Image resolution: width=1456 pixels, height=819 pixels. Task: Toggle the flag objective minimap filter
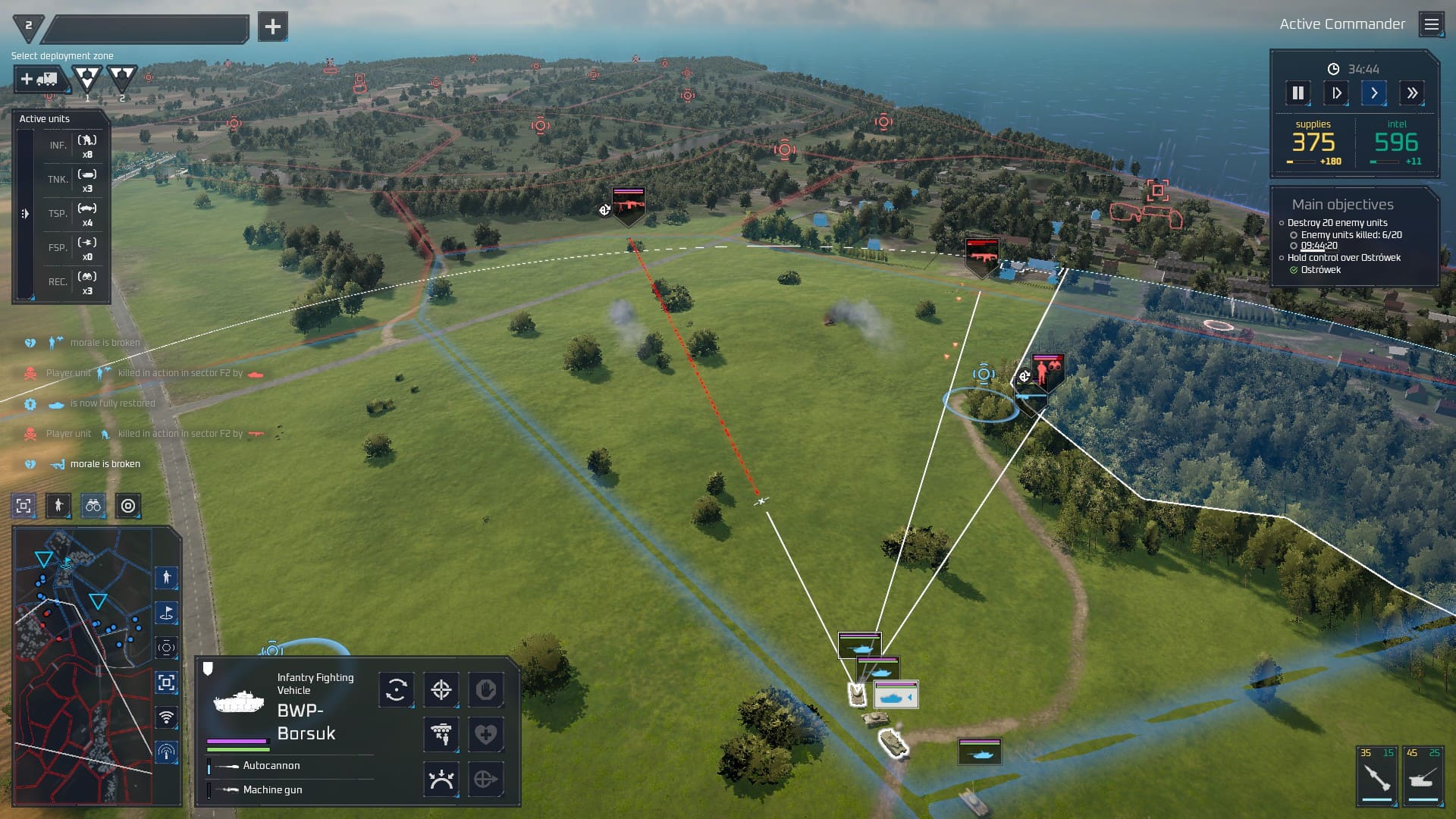coord(166,613)
